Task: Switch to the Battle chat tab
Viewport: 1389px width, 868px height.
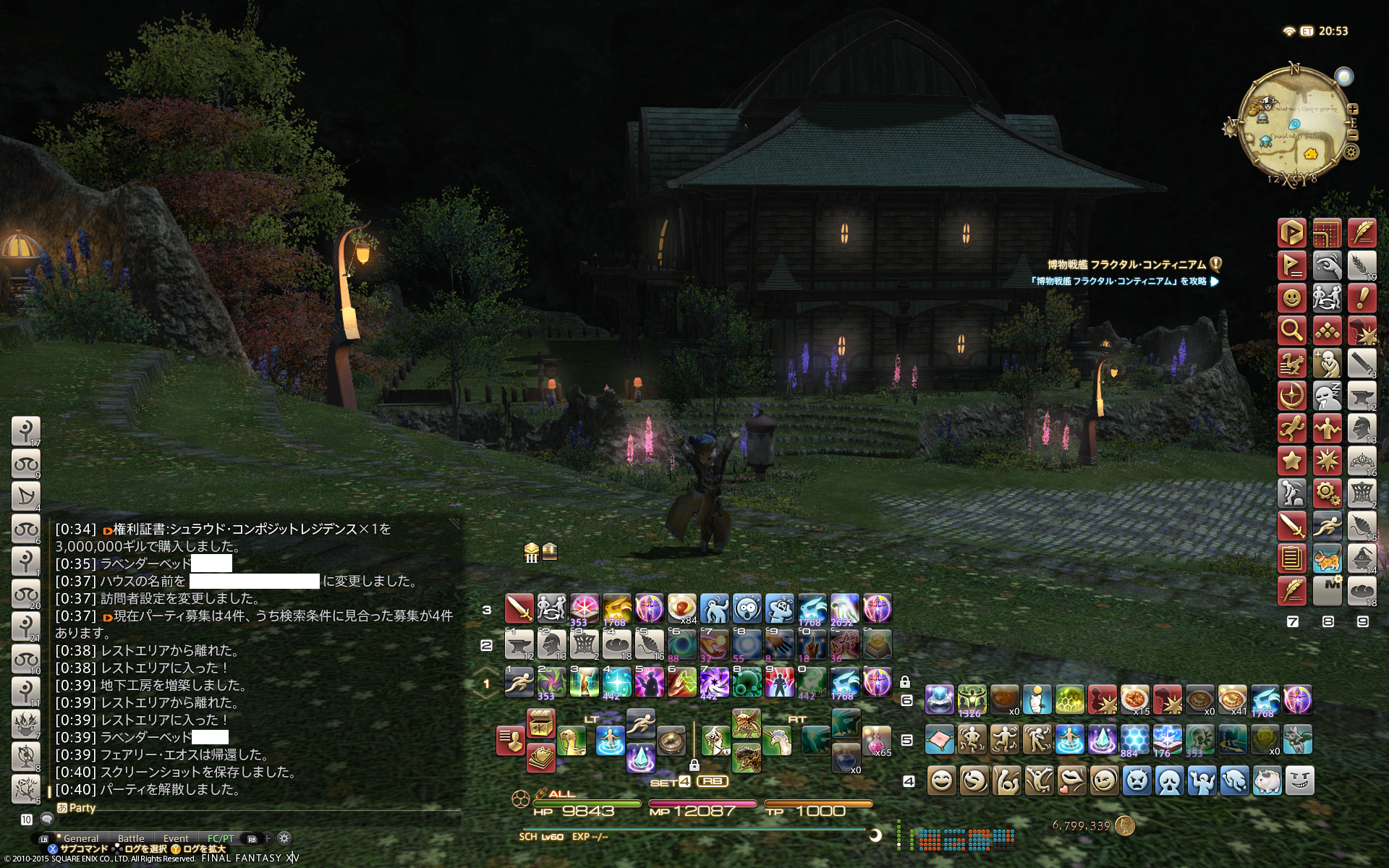Action: (x=131, y=838)
